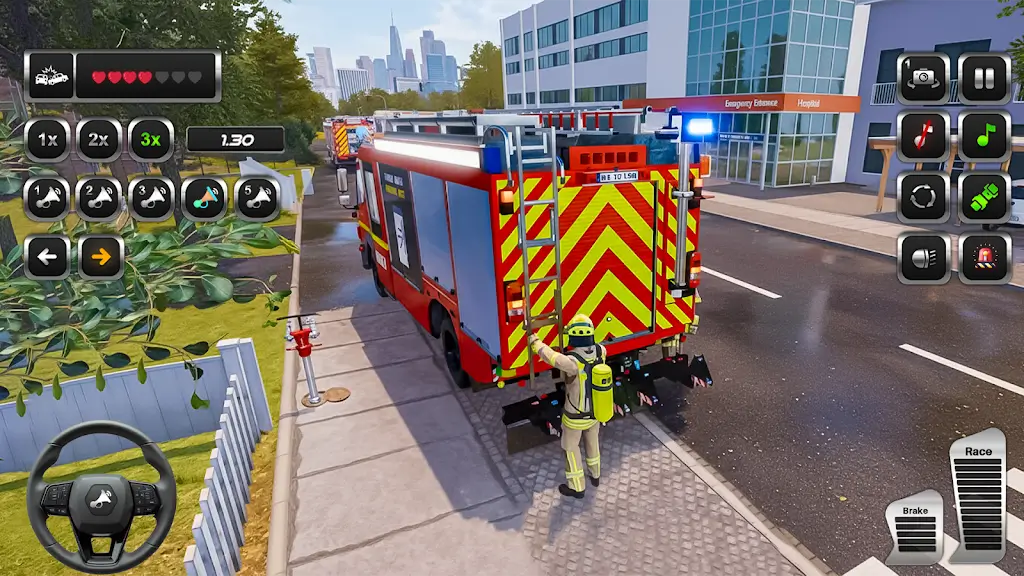This screenshot has width=1024, height=576.
Task: Set speed multiplier to 1x
Action: tap(46, 139)
